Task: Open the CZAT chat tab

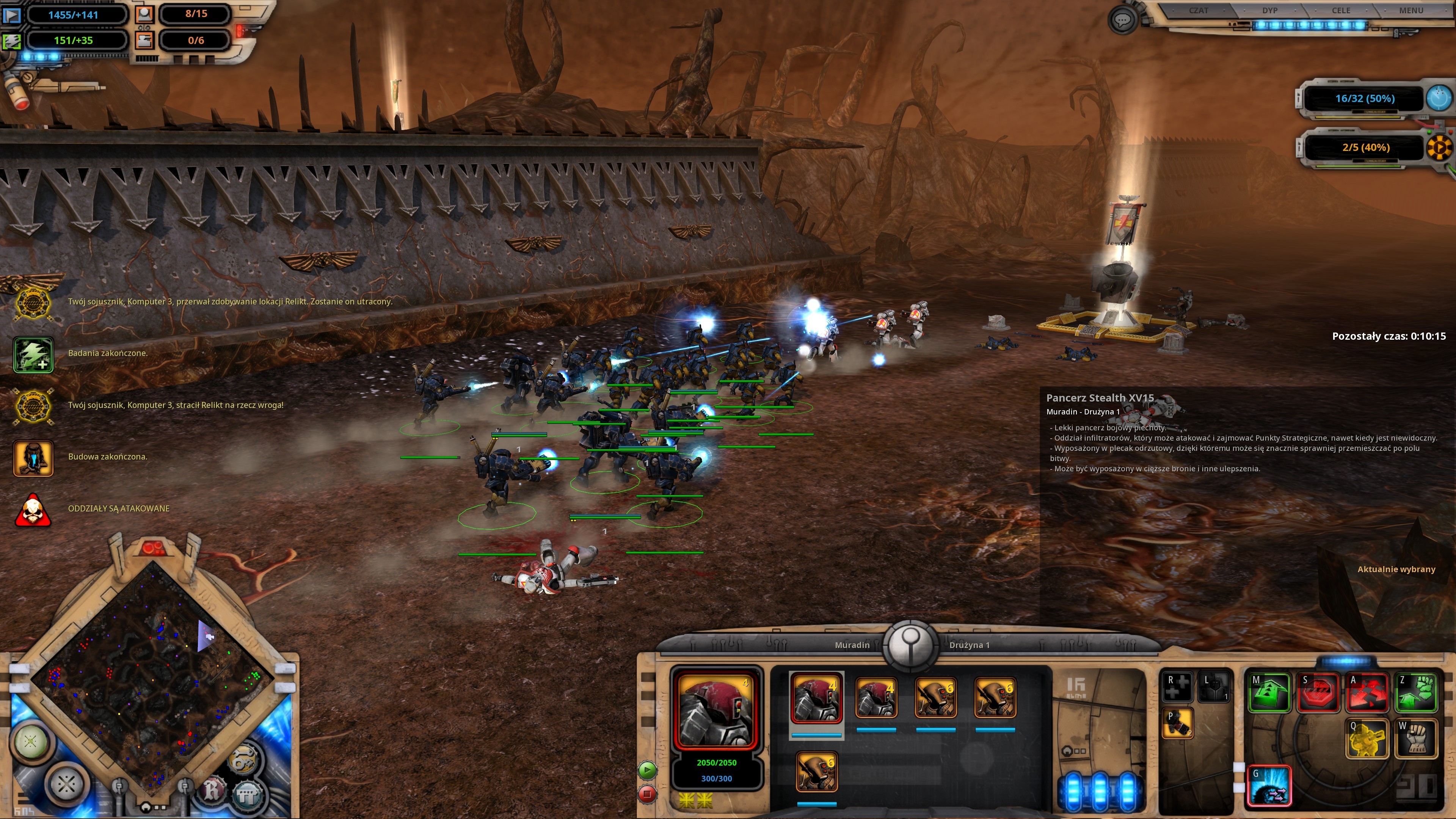Action: tap(1198, 11)
